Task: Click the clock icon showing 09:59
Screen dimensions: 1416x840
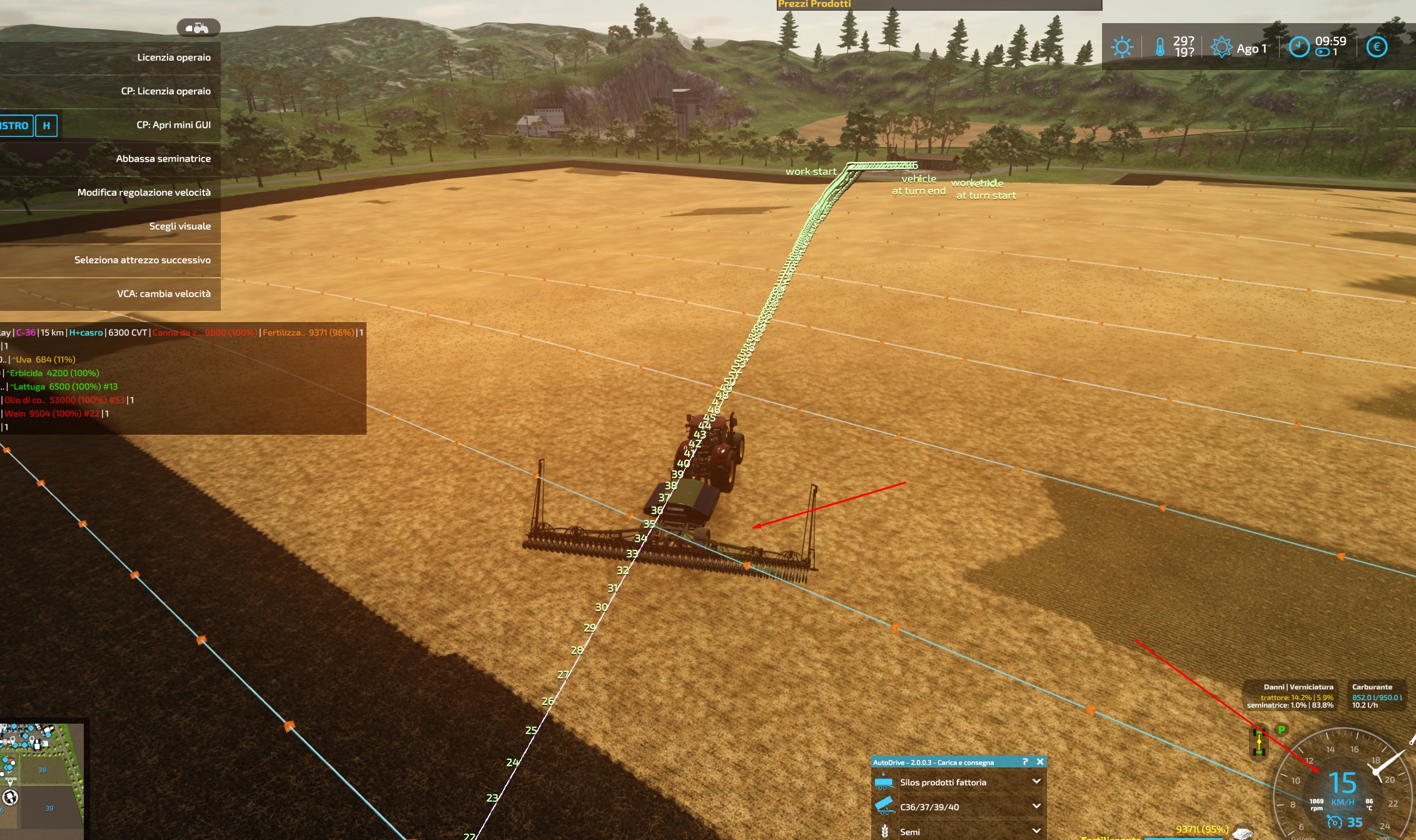Action: coord(1298,46)
